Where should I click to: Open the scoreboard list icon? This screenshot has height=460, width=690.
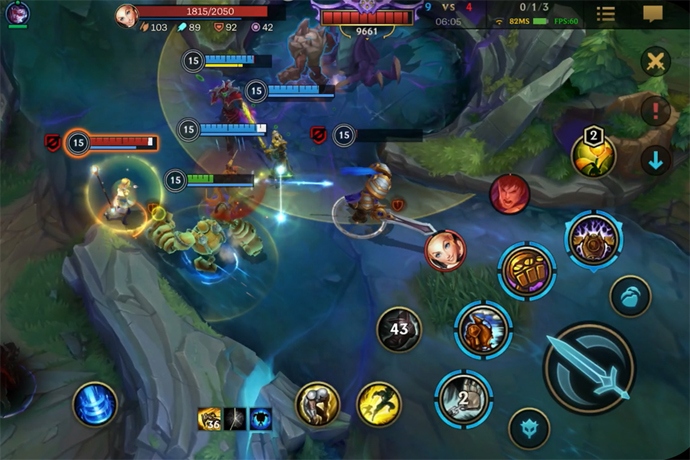(606, 14)
